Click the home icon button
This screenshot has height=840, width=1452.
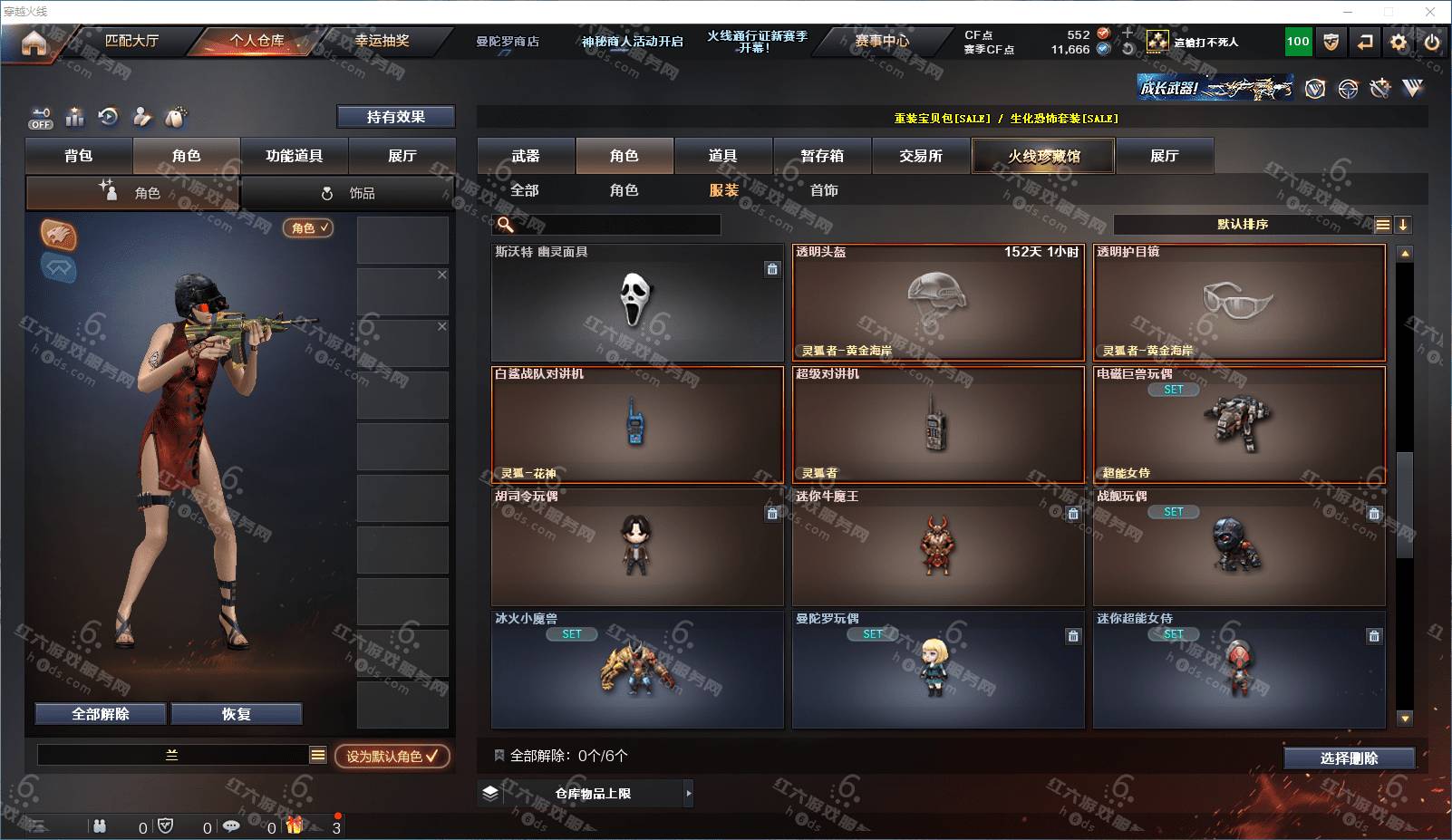click(34, 43)
